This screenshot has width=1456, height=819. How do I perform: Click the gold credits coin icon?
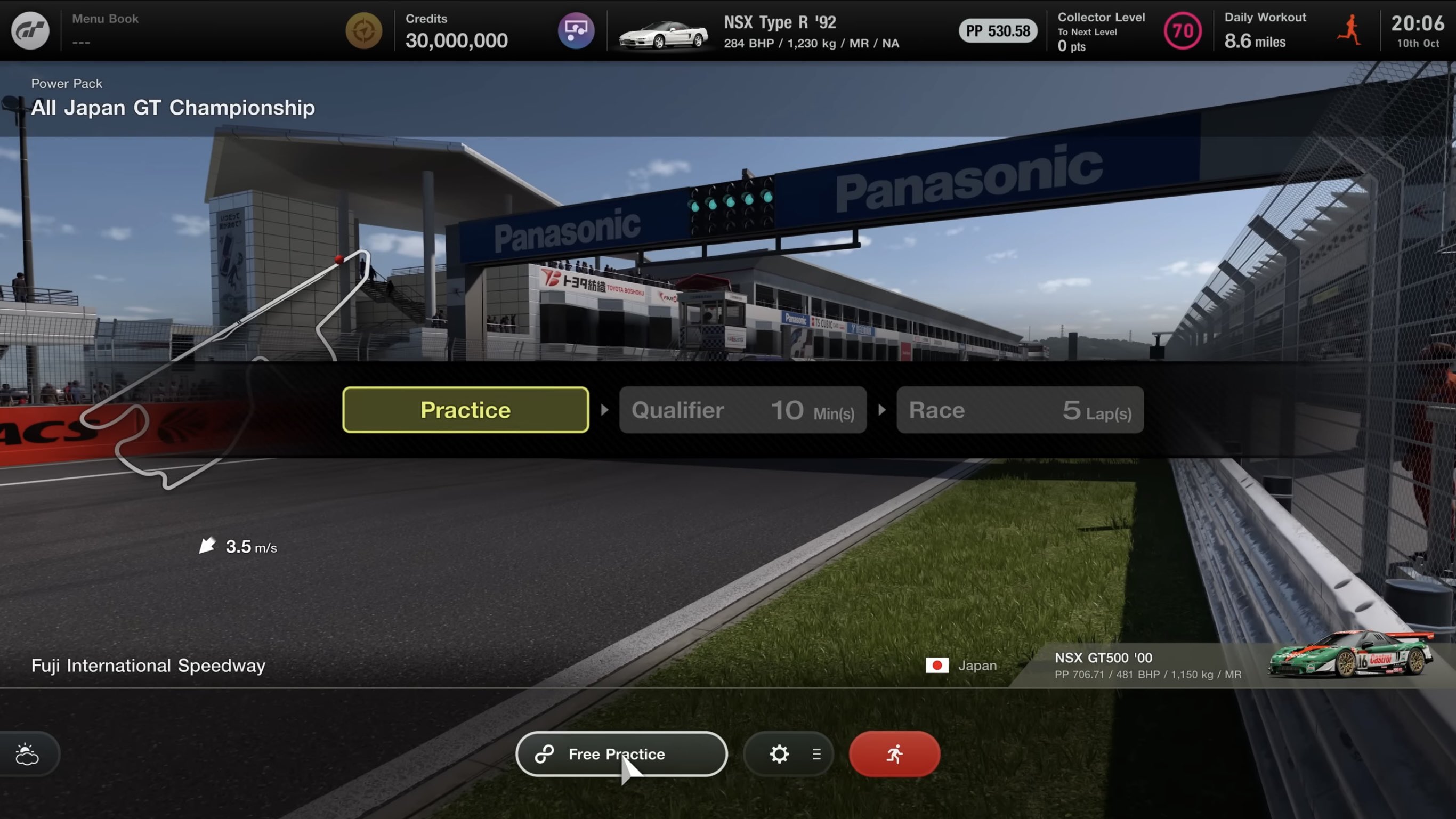(363, 30)
